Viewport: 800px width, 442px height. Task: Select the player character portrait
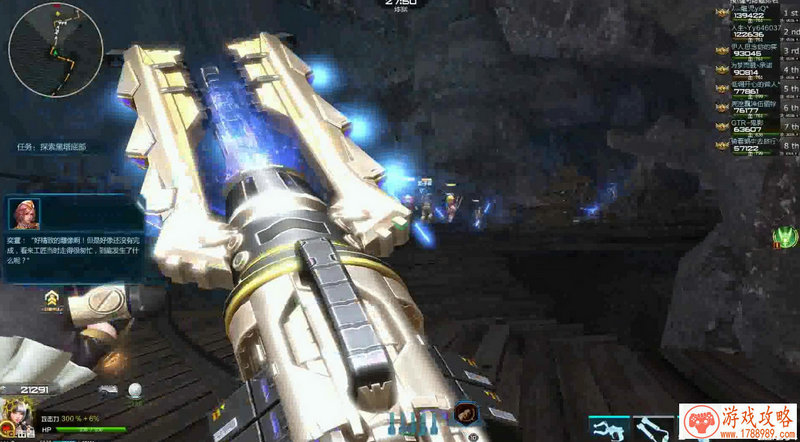(17, 415)
